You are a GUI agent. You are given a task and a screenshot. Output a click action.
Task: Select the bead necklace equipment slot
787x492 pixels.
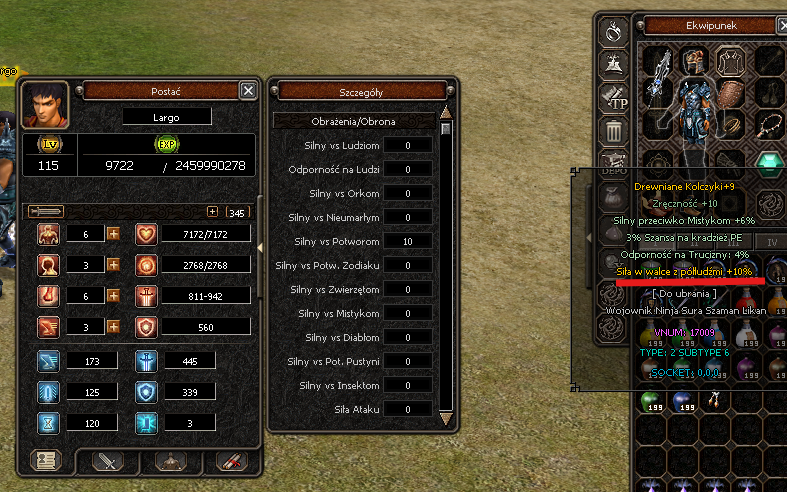pos(769,125)
